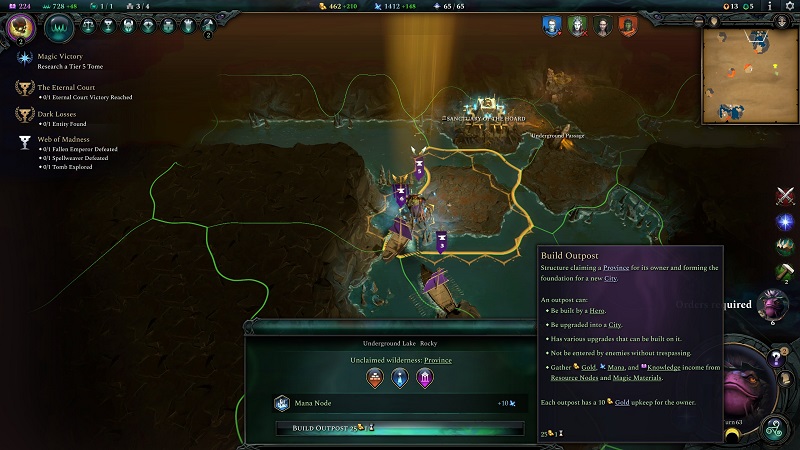Select the purple creature army portrait
Image resolution: width=800 pixels, height=450 pixels.
coord(773,304)
